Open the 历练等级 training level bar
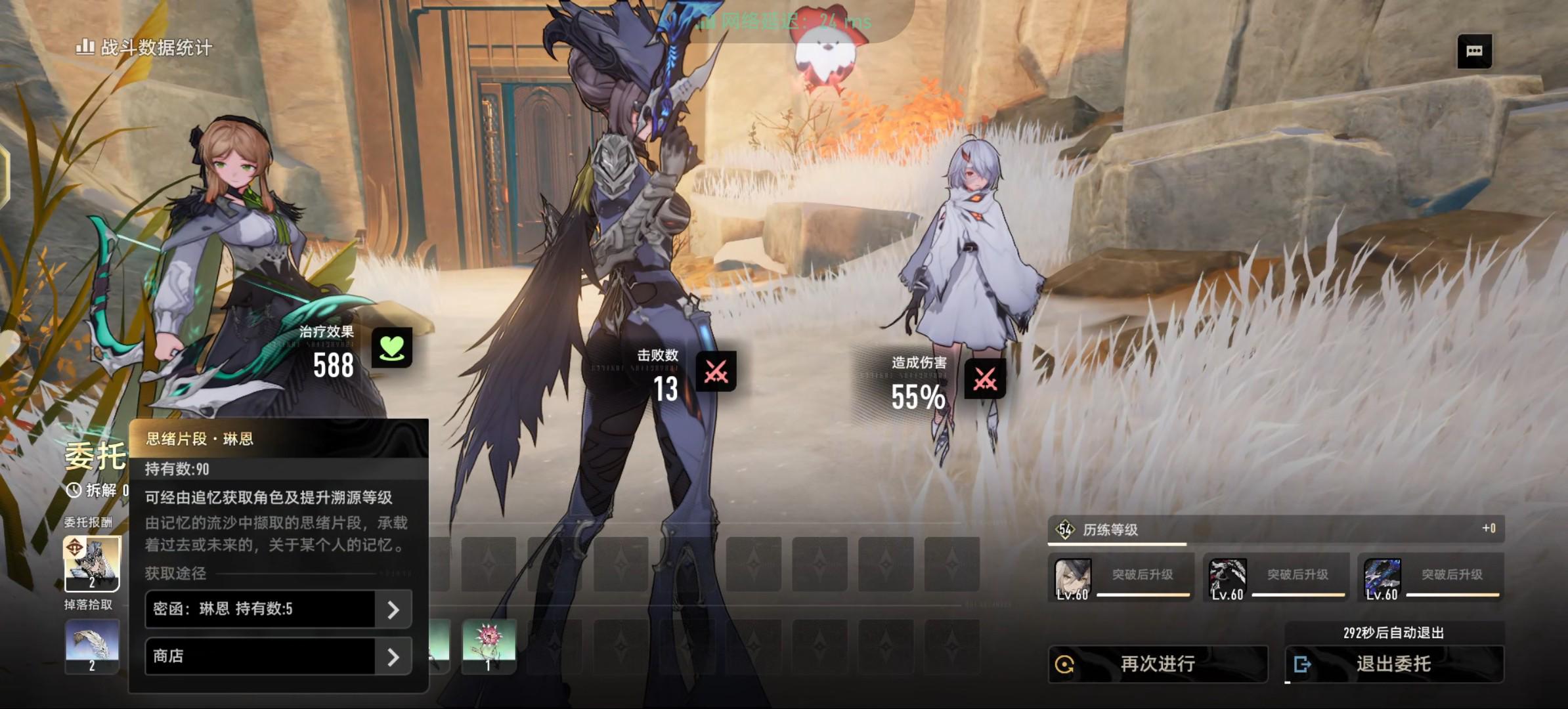The width and height of the screenshot is (1568, 709). 1275,529
